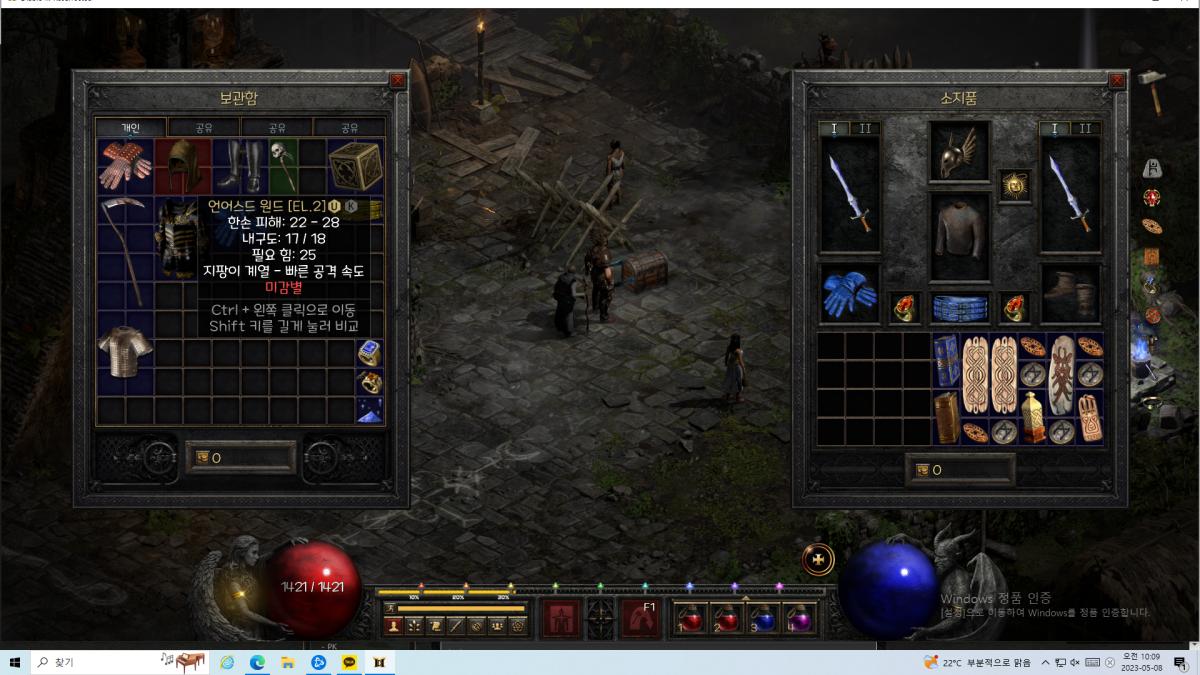Open the Windows Start menu
This screenshot has height=675, width=1200.
click(x=15, y=662)
